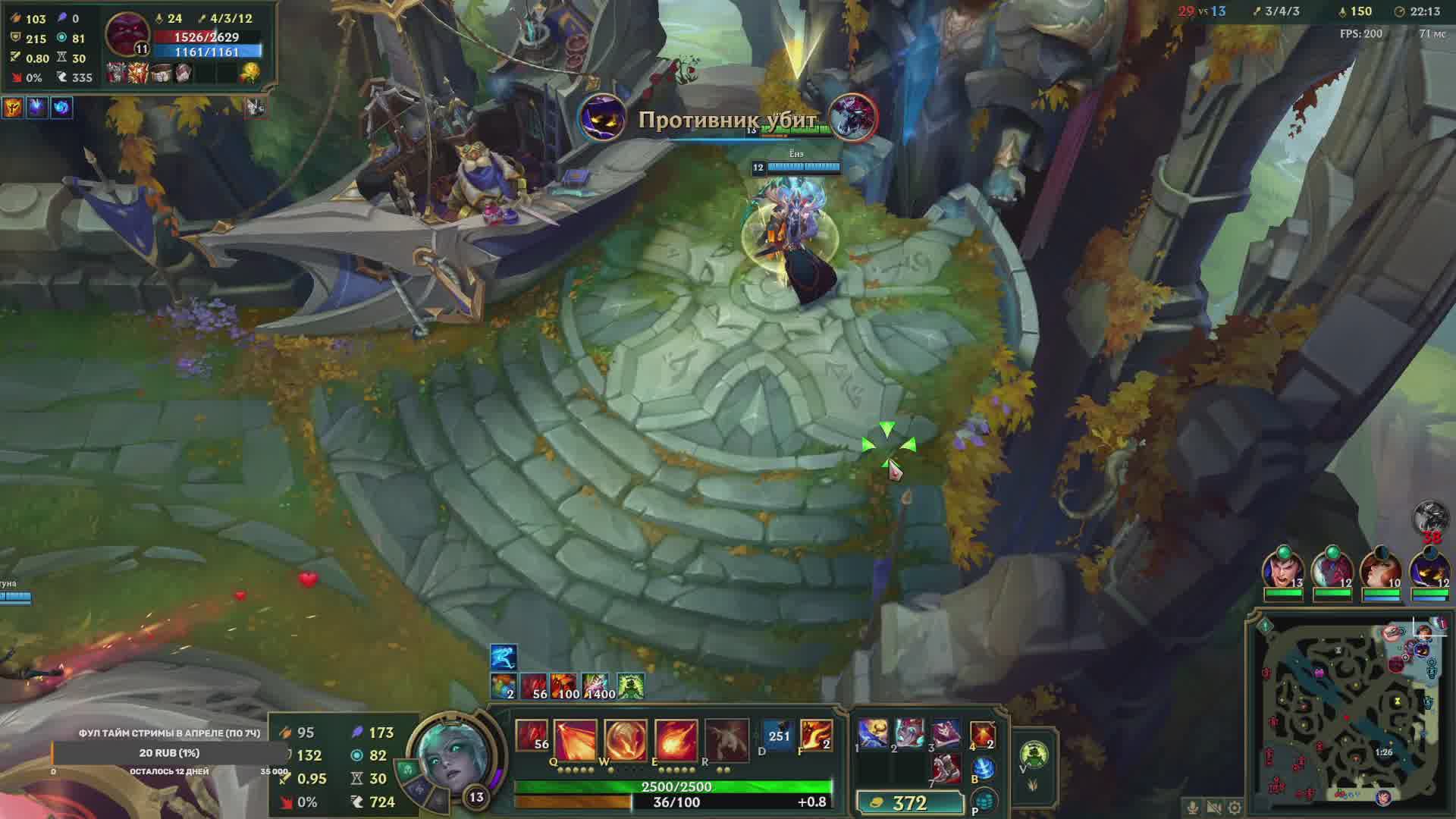The height and width of the screenshot is (819, 1456).
Task: Use the E fireball ability
Action: tap(676, 740)
